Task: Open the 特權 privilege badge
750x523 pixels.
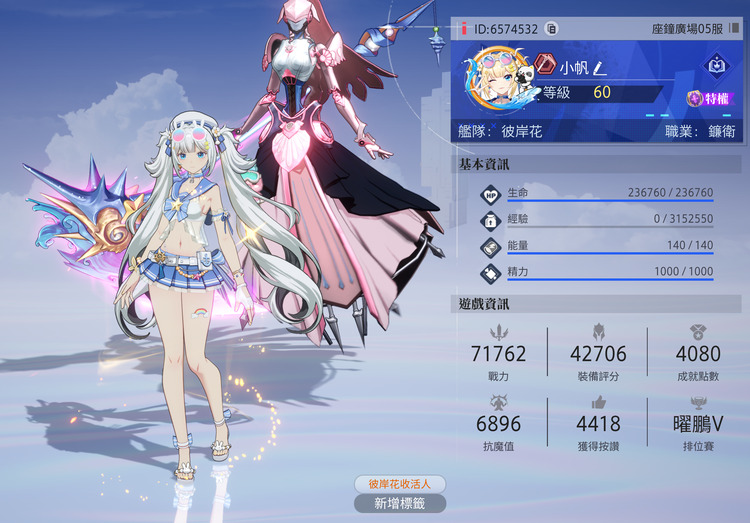Action: coord(707,98)
